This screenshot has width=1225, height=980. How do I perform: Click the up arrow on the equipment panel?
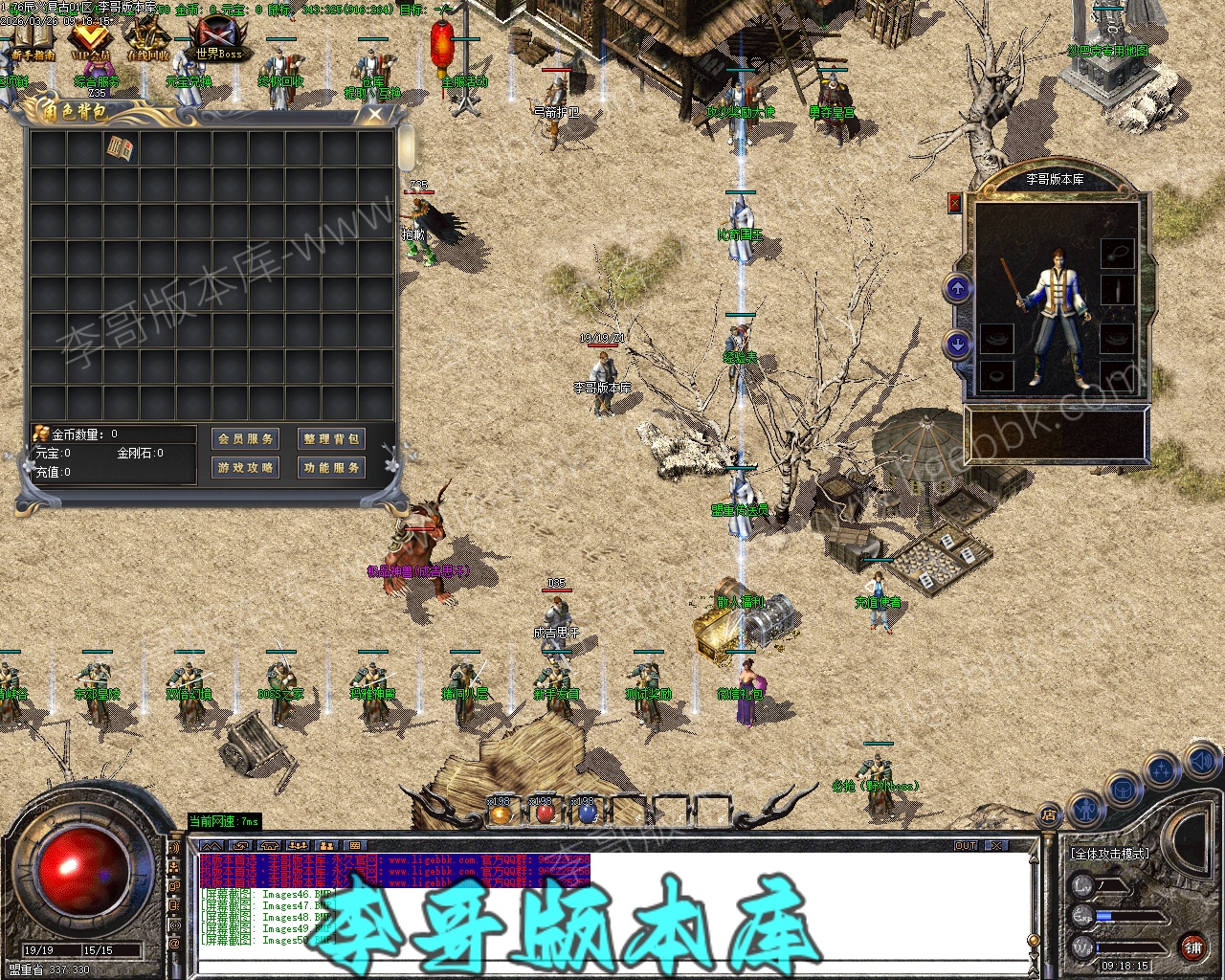[x=958, y=288]
